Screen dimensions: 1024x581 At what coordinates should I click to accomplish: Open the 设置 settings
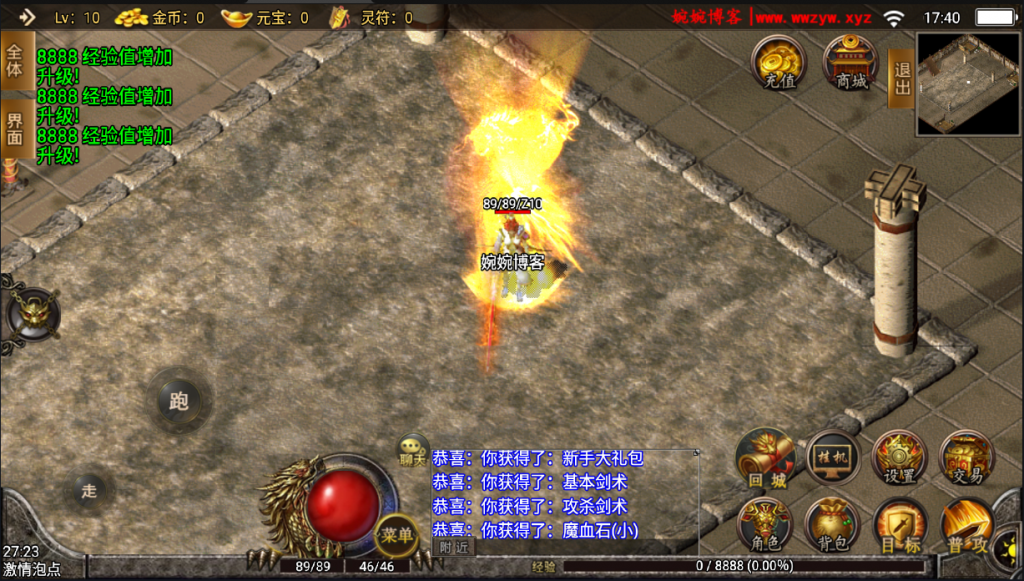(900, 459)
